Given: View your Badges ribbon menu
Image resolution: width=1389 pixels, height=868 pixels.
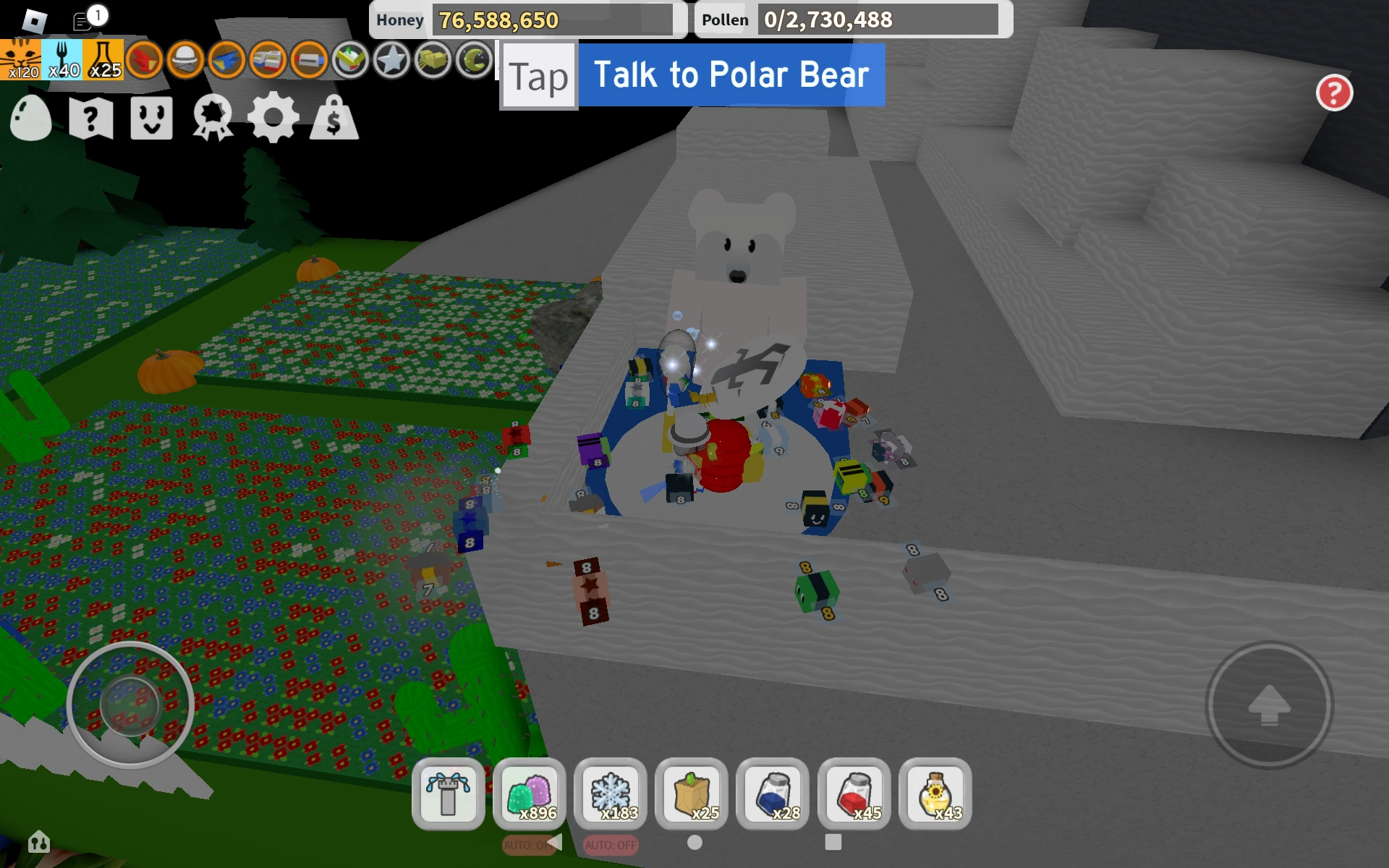Looking at the screenshot, I should 209,119.
